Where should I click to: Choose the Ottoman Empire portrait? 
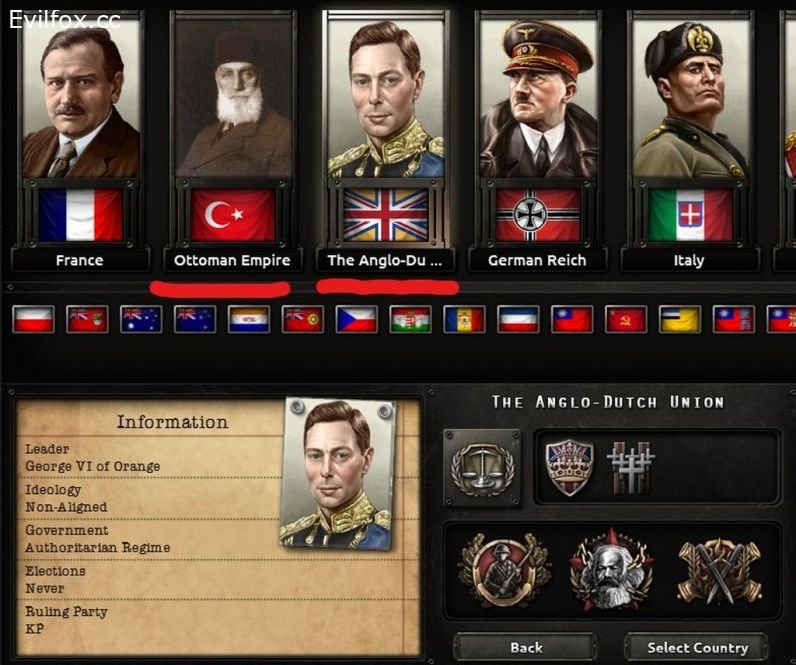click(x=233, y=140)
